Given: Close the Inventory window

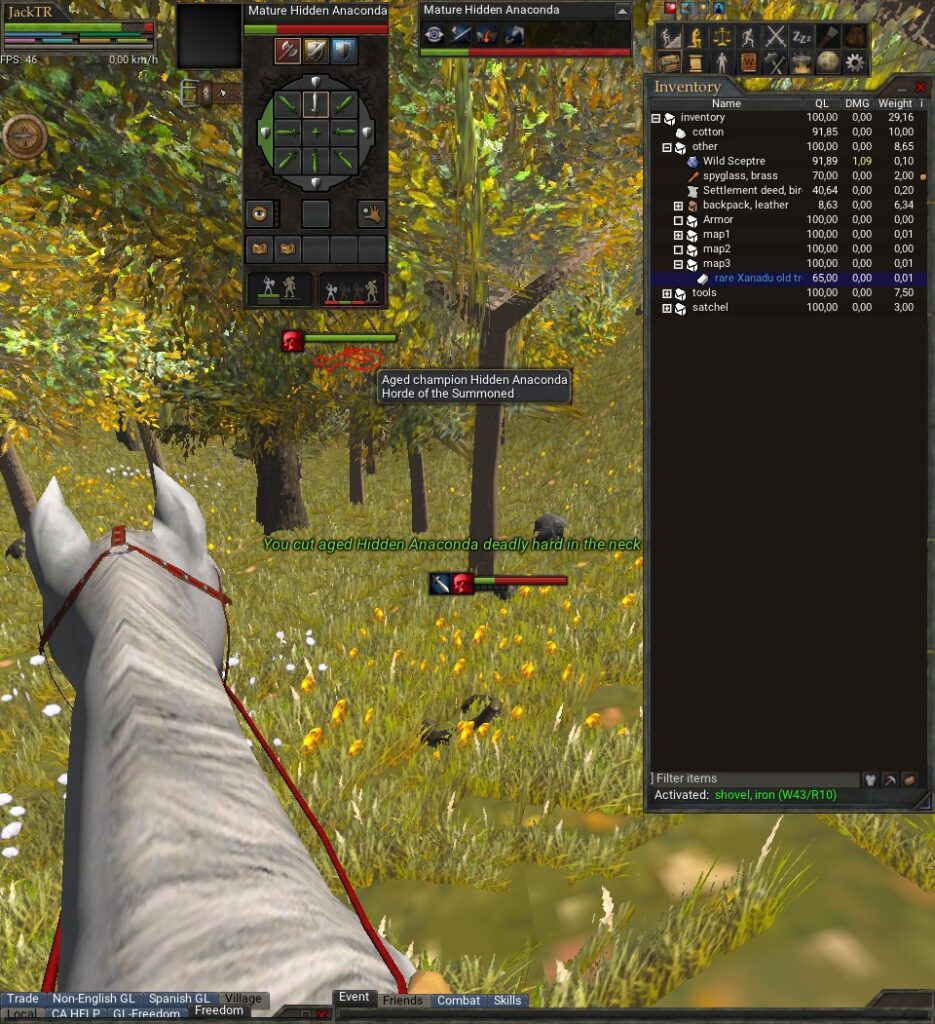Looking at the screenshot, I should [x=920, y=87].
